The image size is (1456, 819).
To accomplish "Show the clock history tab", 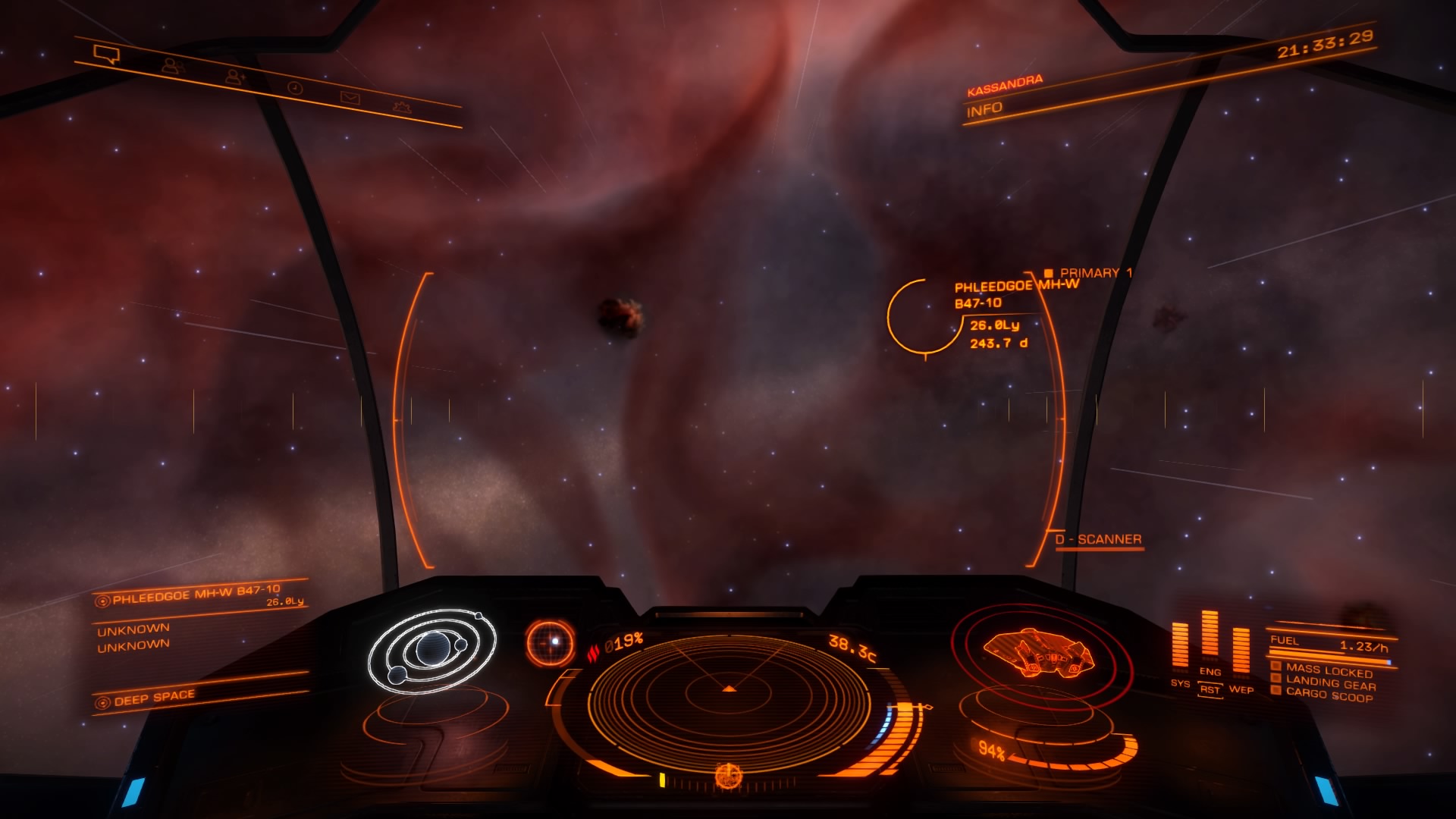I will point(295,89).
